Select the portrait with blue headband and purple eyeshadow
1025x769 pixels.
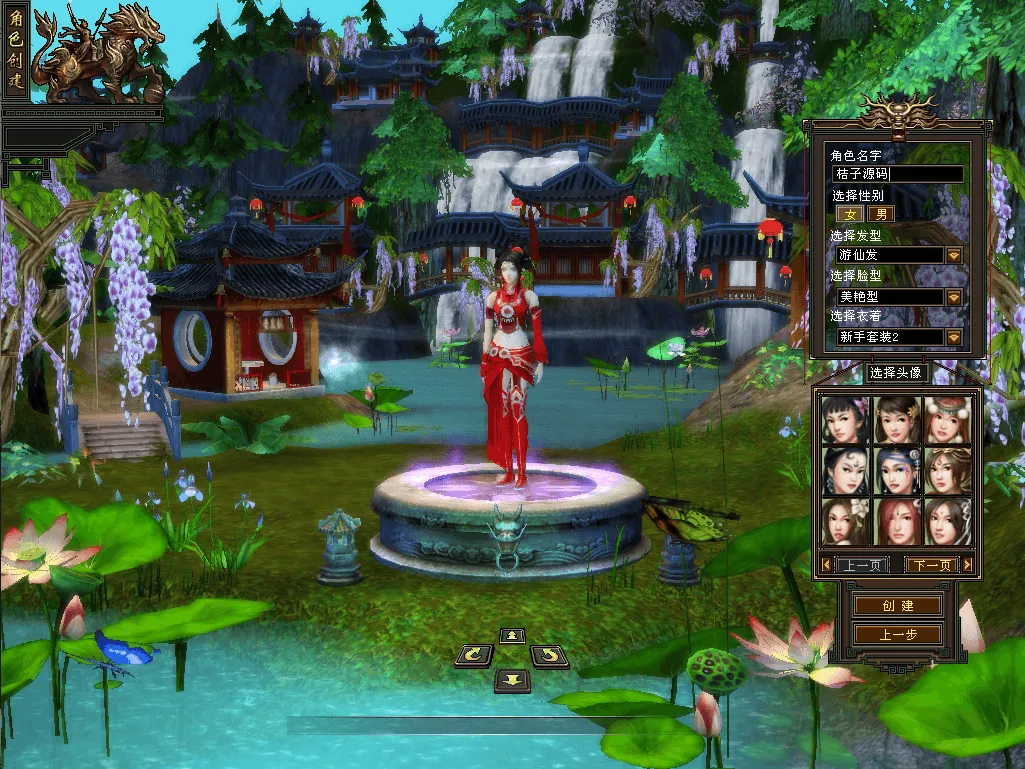pyautogui.click(x=896, y=470)
